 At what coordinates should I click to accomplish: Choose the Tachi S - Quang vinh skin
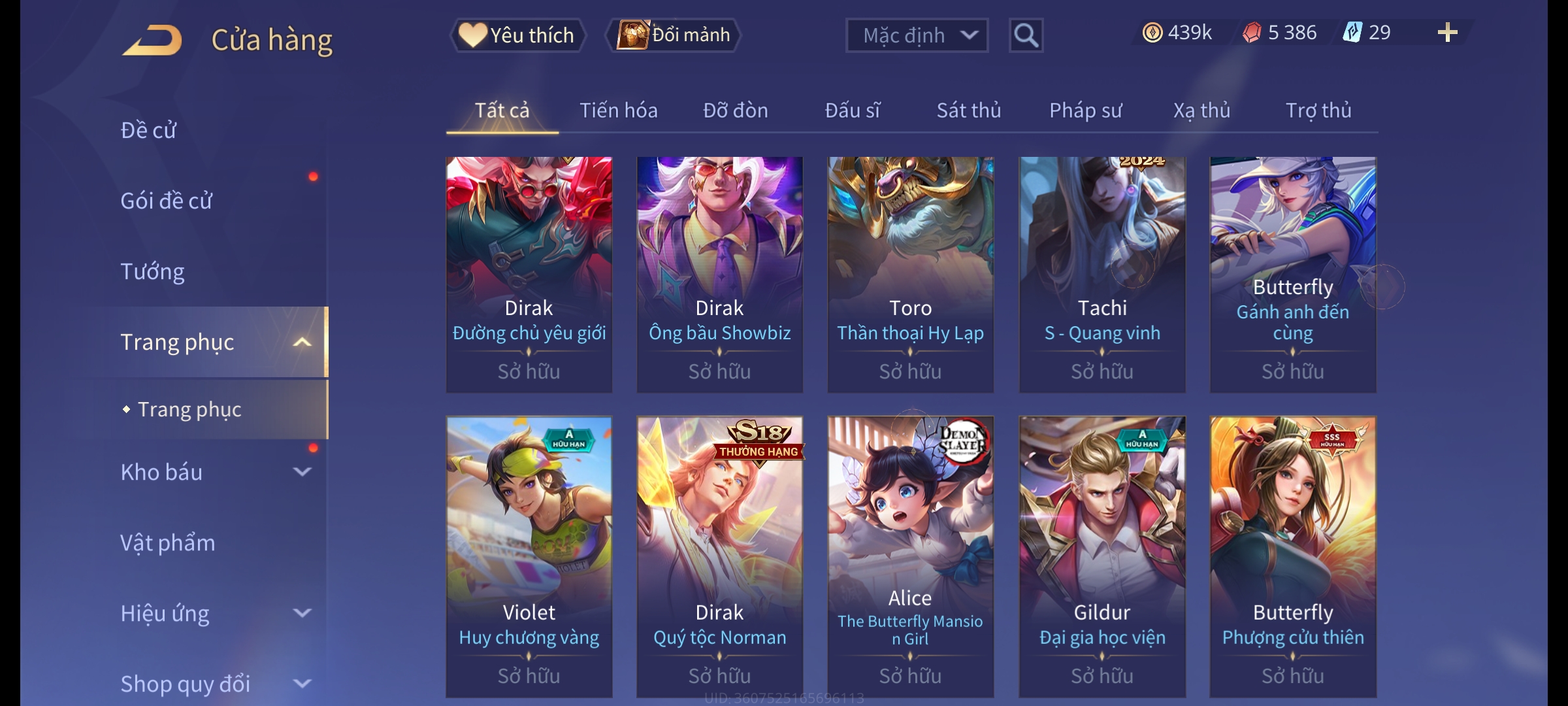click(1102, 275)
